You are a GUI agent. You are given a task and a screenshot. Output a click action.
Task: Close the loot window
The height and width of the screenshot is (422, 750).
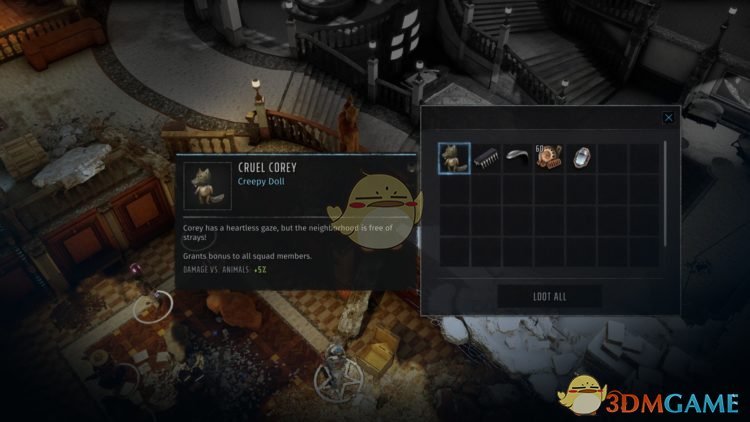668,118
